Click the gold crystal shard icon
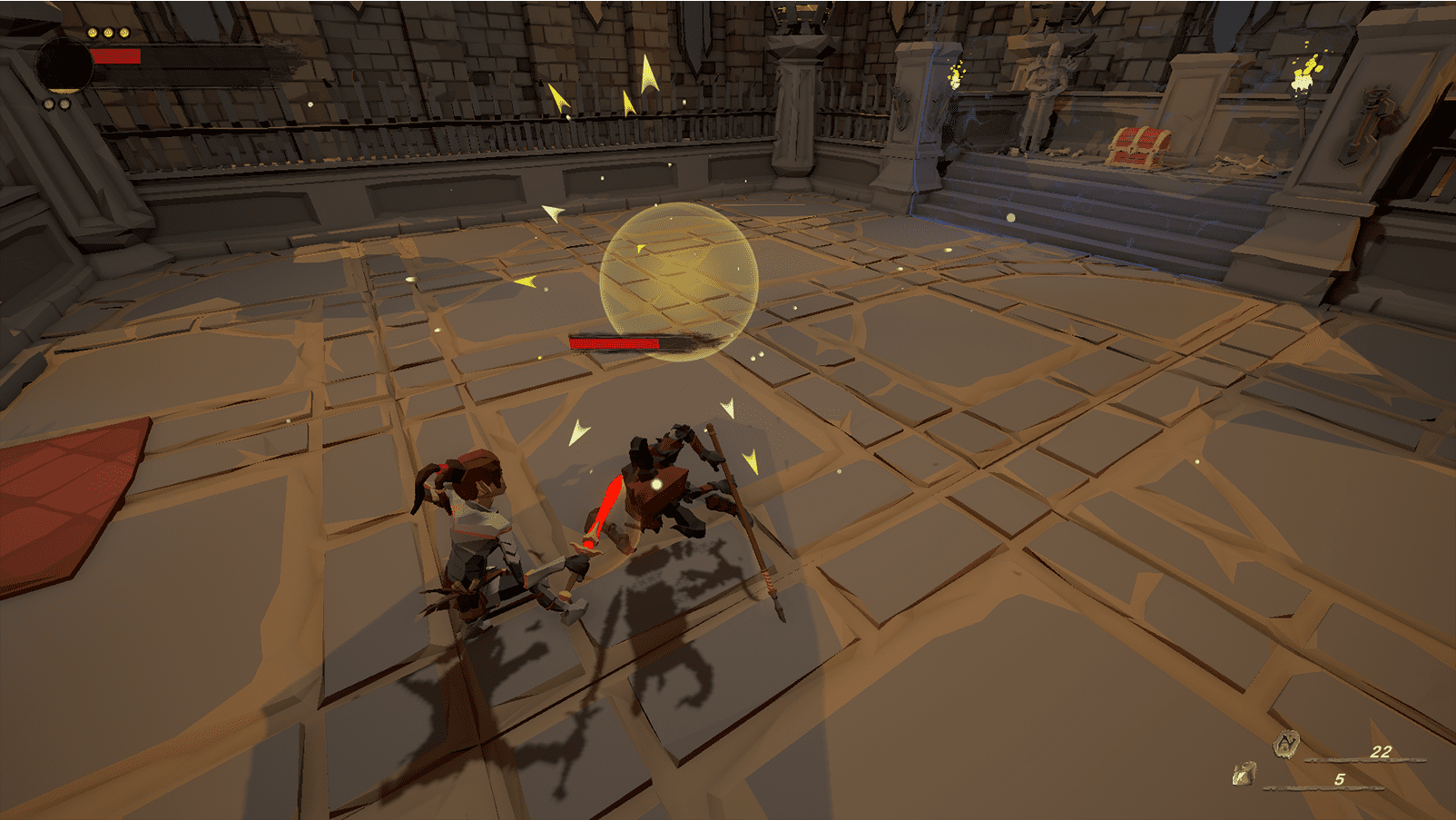The height and width of the screenshot is (820, 1456). [1244, 774]
